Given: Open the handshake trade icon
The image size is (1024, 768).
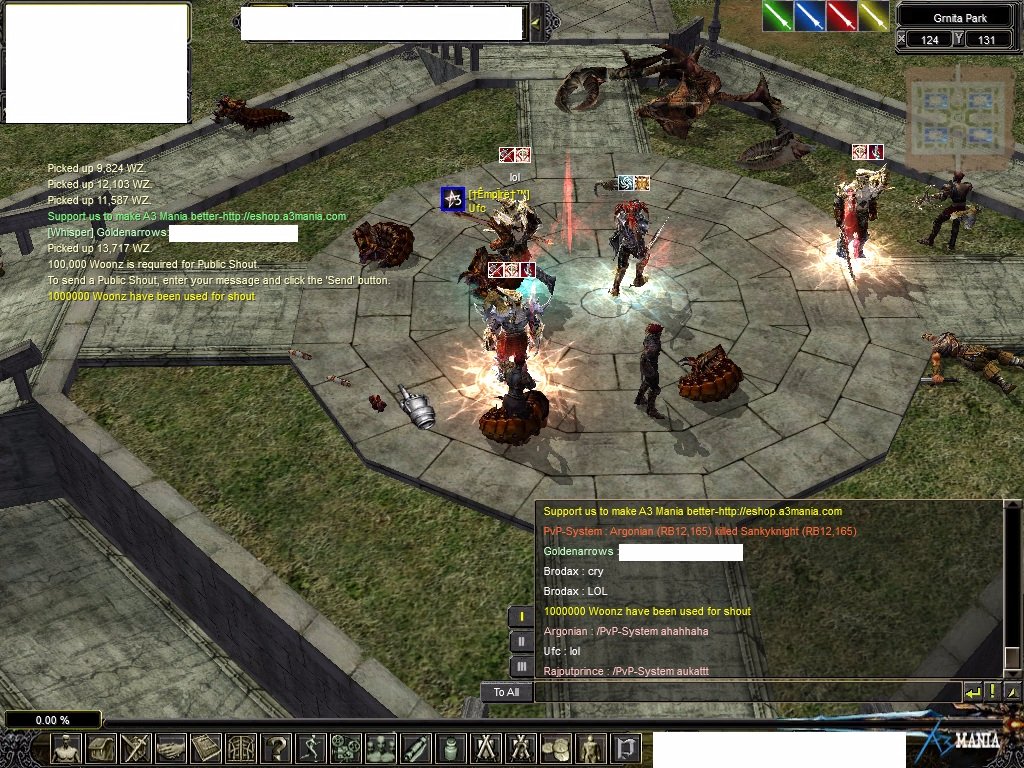Looking at the screenshot, I should [171, 748].
